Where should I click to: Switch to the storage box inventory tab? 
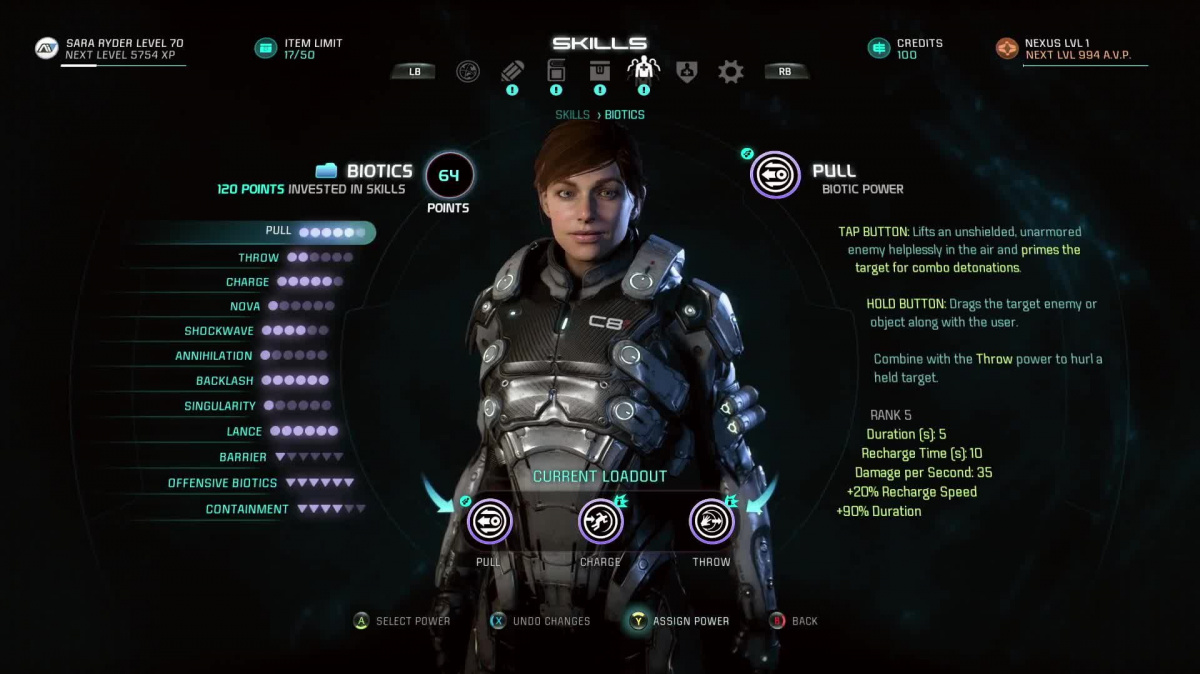[x=600, y=71]
